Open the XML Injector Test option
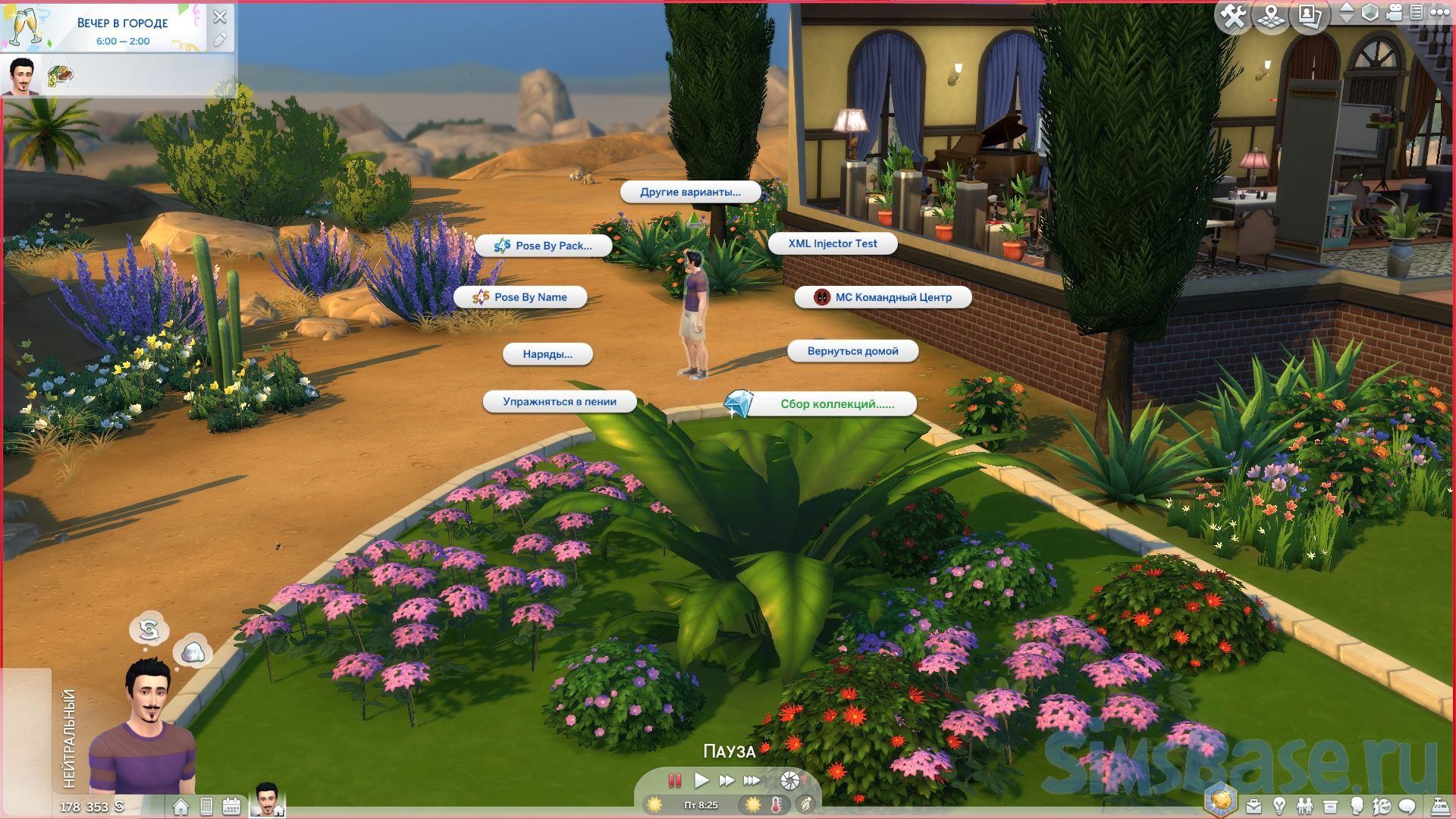This screenshot has height=819, width=1456. [832, 243]
